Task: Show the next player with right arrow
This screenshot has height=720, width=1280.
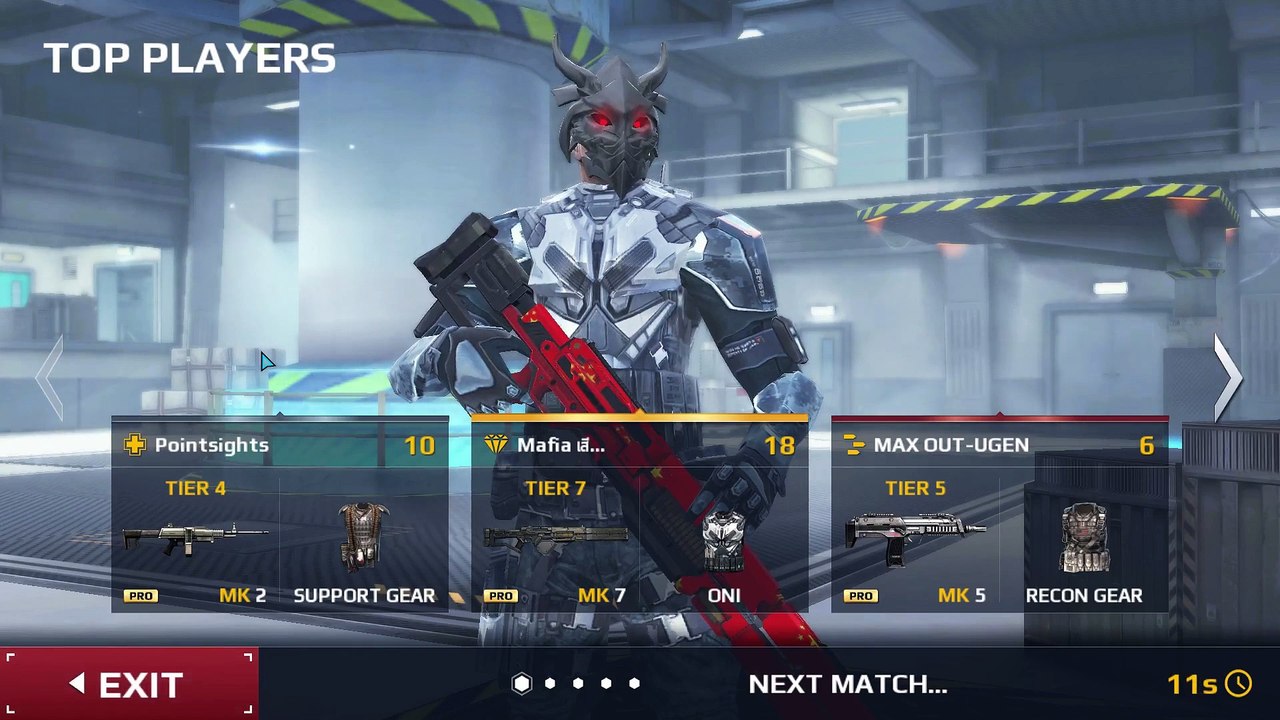Action: click(1227, 377)
